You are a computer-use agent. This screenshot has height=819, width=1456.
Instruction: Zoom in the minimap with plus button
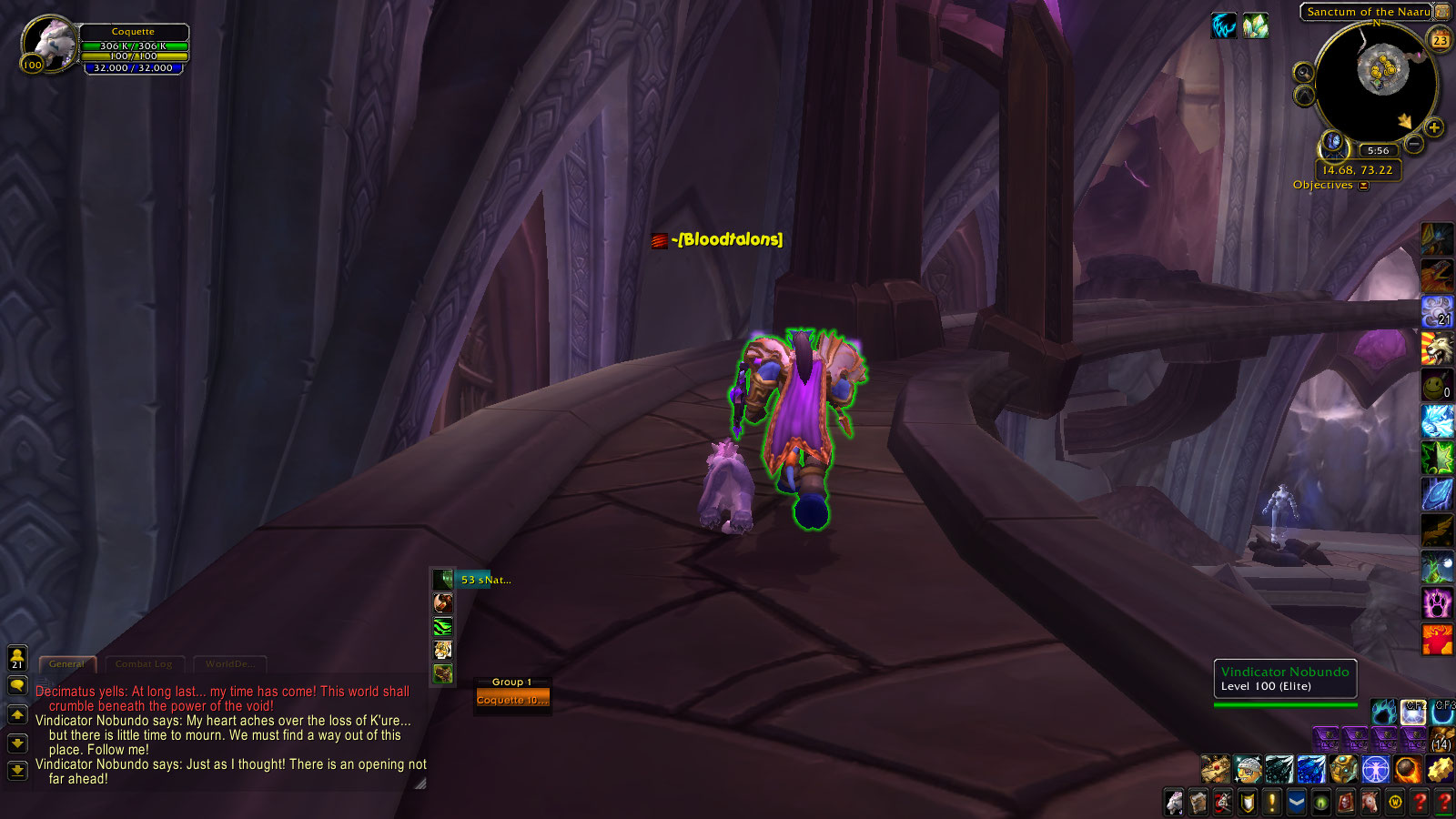point(1434,127)
